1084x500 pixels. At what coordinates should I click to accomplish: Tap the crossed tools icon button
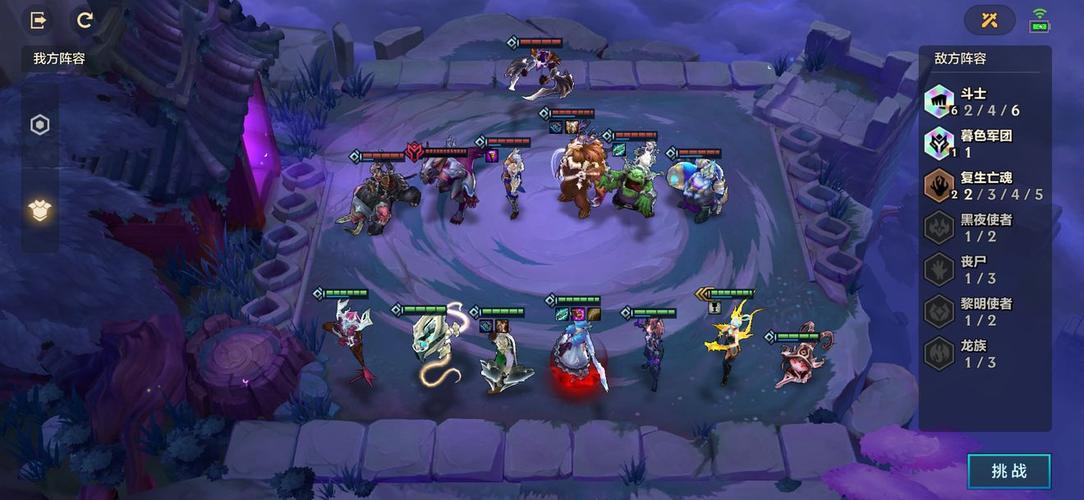coord(989,20)
